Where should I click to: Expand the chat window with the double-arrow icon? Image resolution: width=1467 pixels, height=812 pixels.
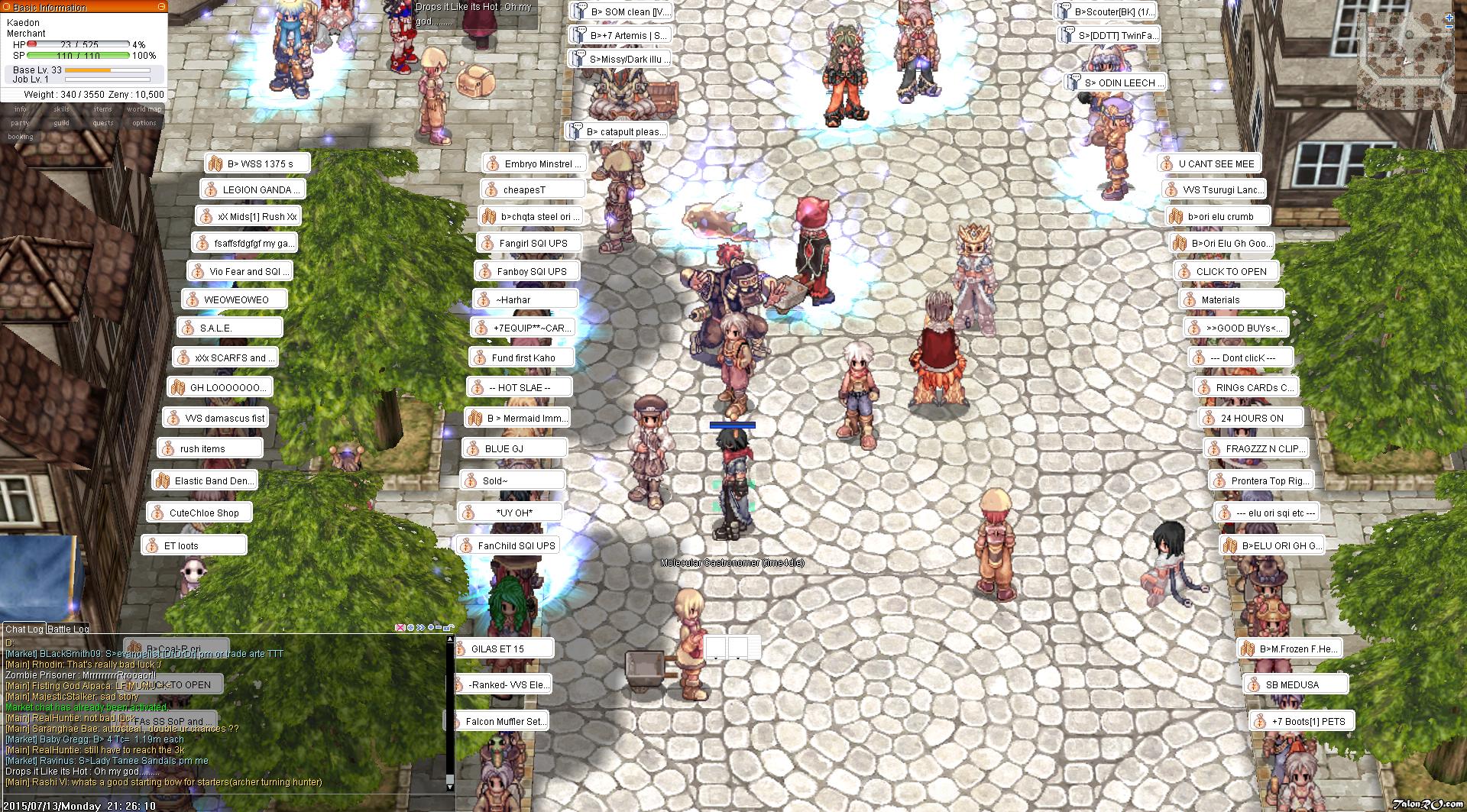coord(421,628)
